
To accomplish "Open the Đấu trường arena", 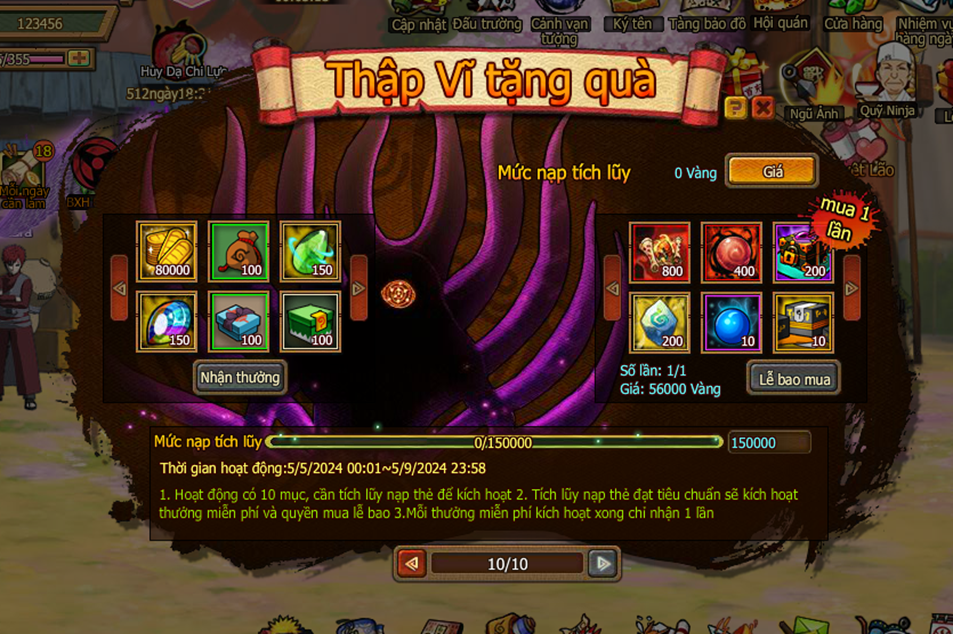I will 487,22.
